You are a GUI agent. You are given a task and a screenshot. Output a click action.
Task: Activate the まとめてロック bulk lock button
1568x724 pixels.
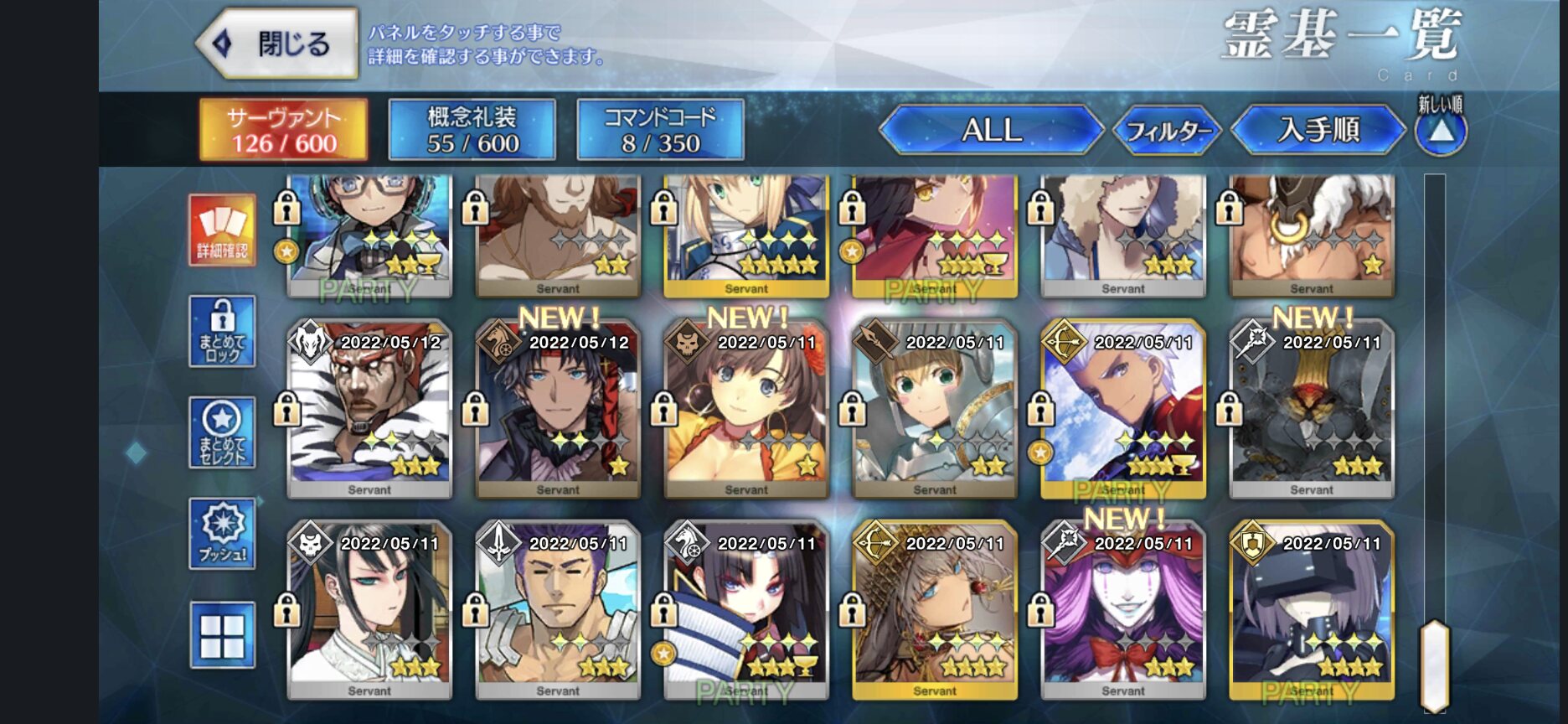click(222, 332)
